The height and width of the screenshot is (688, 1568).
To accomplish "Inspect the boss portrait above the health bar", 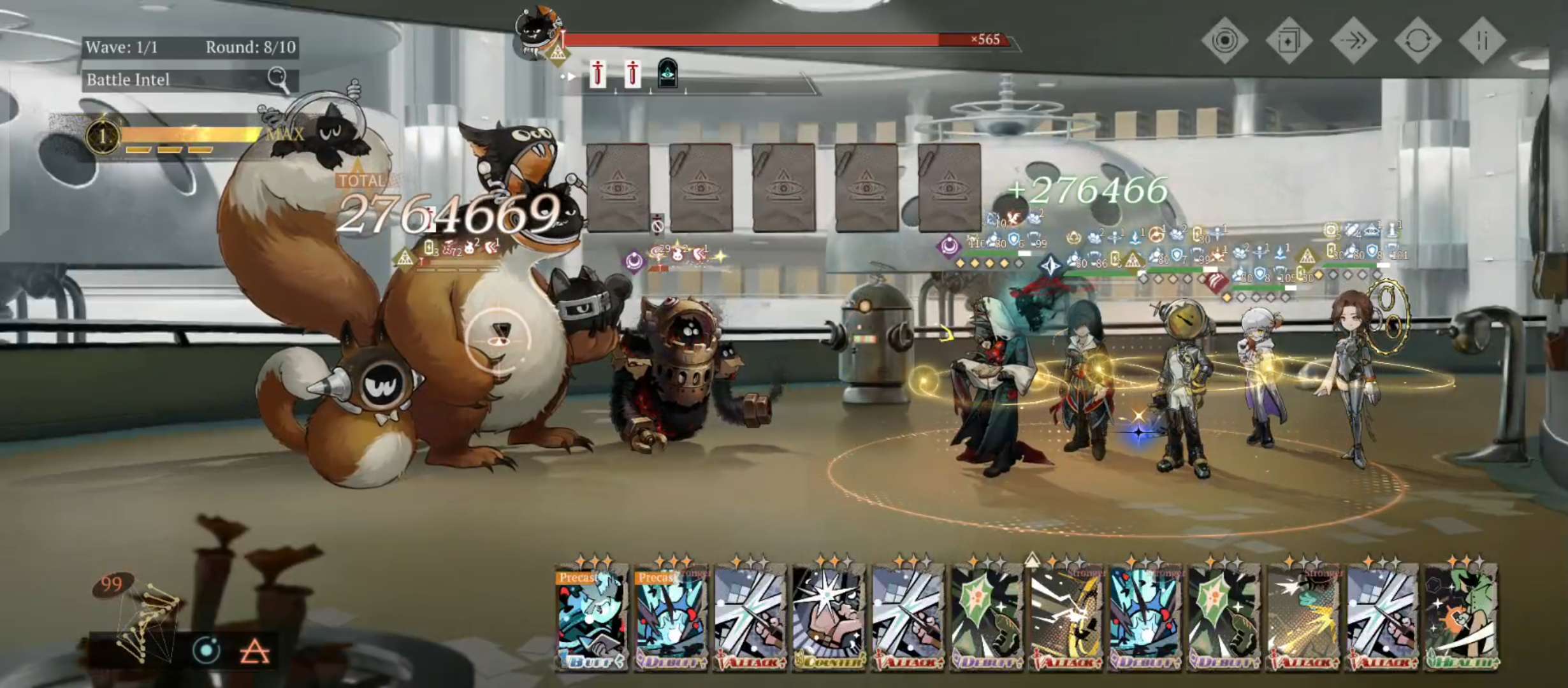I will click(539, 35).
